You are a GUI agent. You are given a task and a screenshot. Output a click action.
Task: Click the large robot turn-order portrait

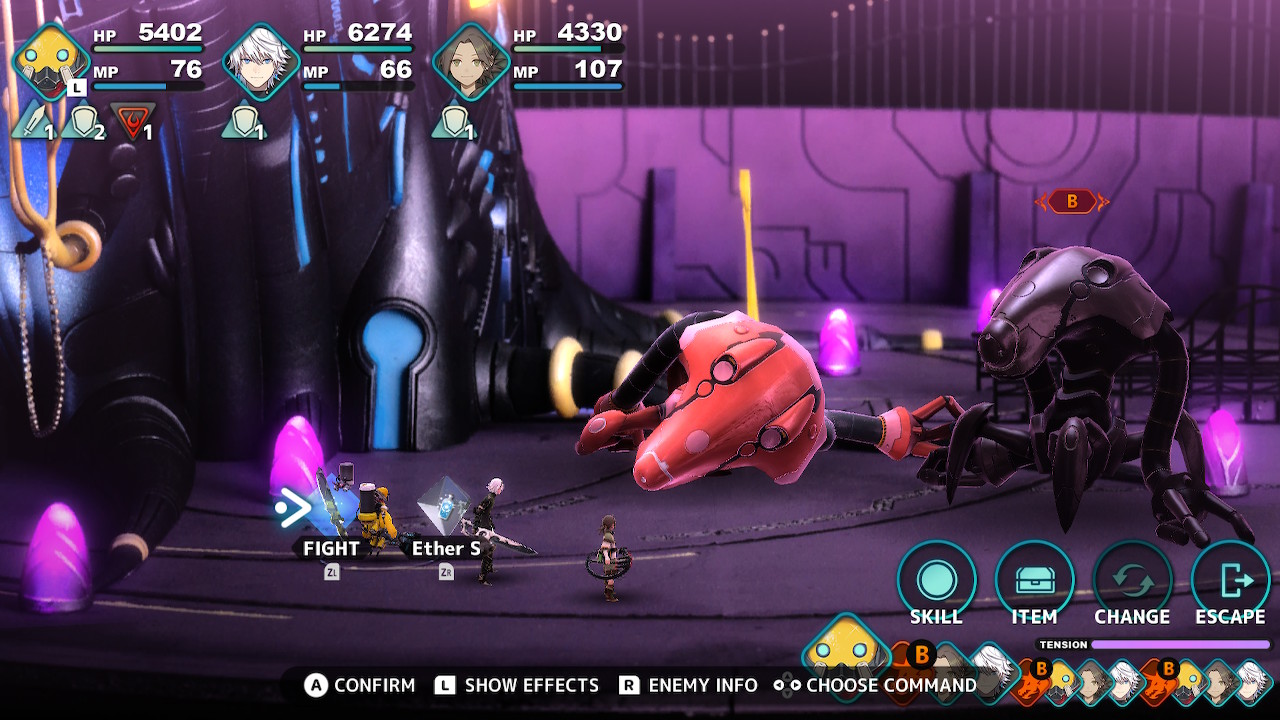[x=846, y=649]
